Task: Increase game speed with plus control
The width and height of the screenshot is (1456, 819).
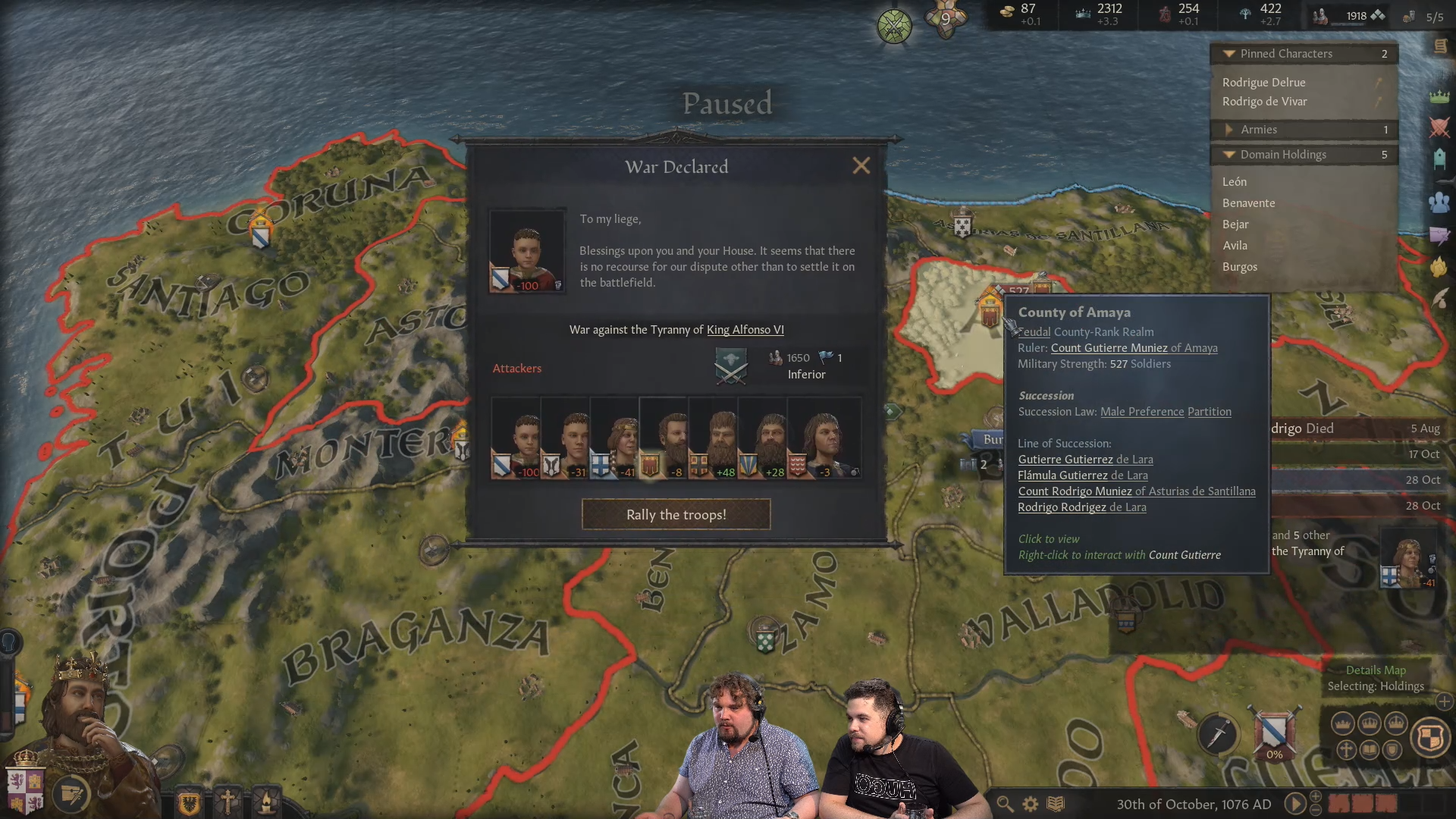Action: coord(1316,797)
